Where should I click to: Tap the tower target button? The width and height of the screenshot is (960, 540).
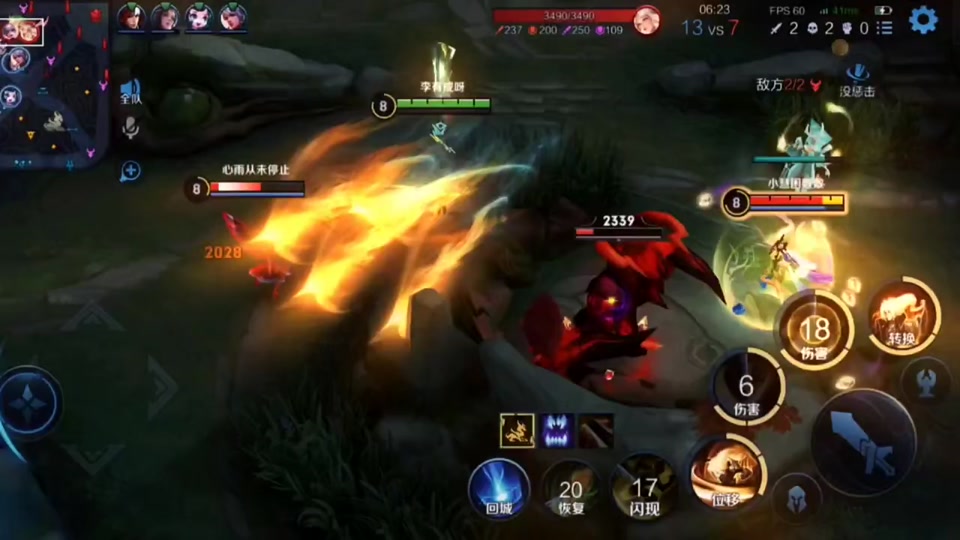click(x=926, y=379)
